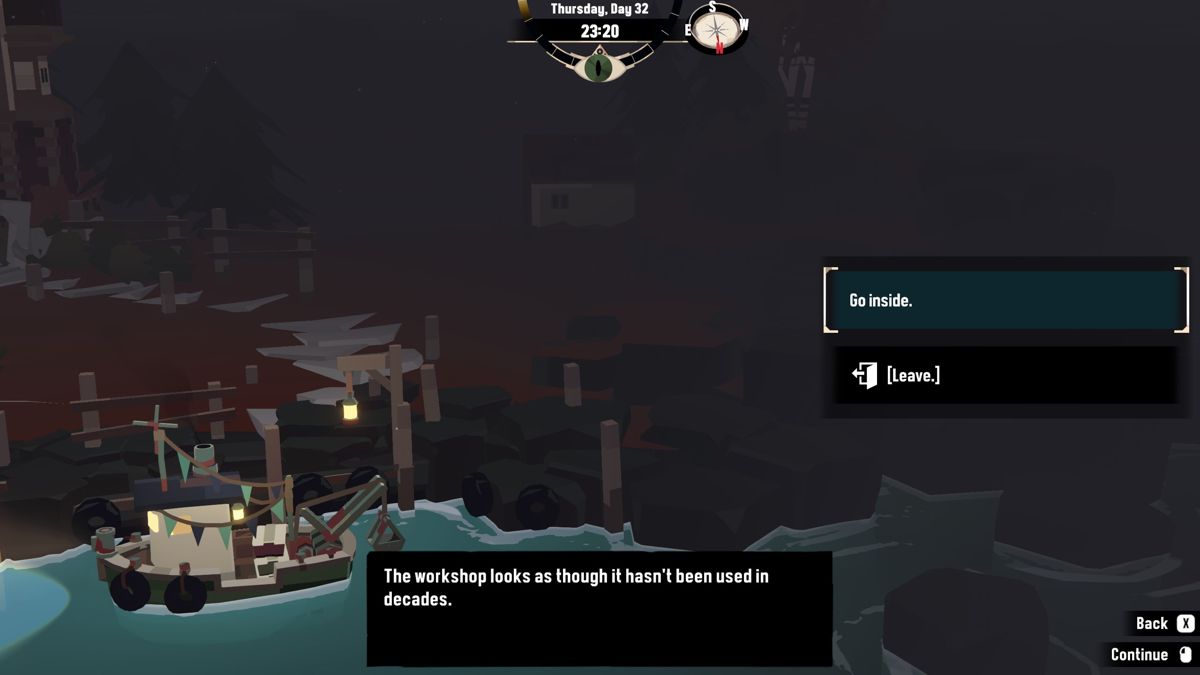Select the "[Leave.]" dialogue option

pos(1005,375)
